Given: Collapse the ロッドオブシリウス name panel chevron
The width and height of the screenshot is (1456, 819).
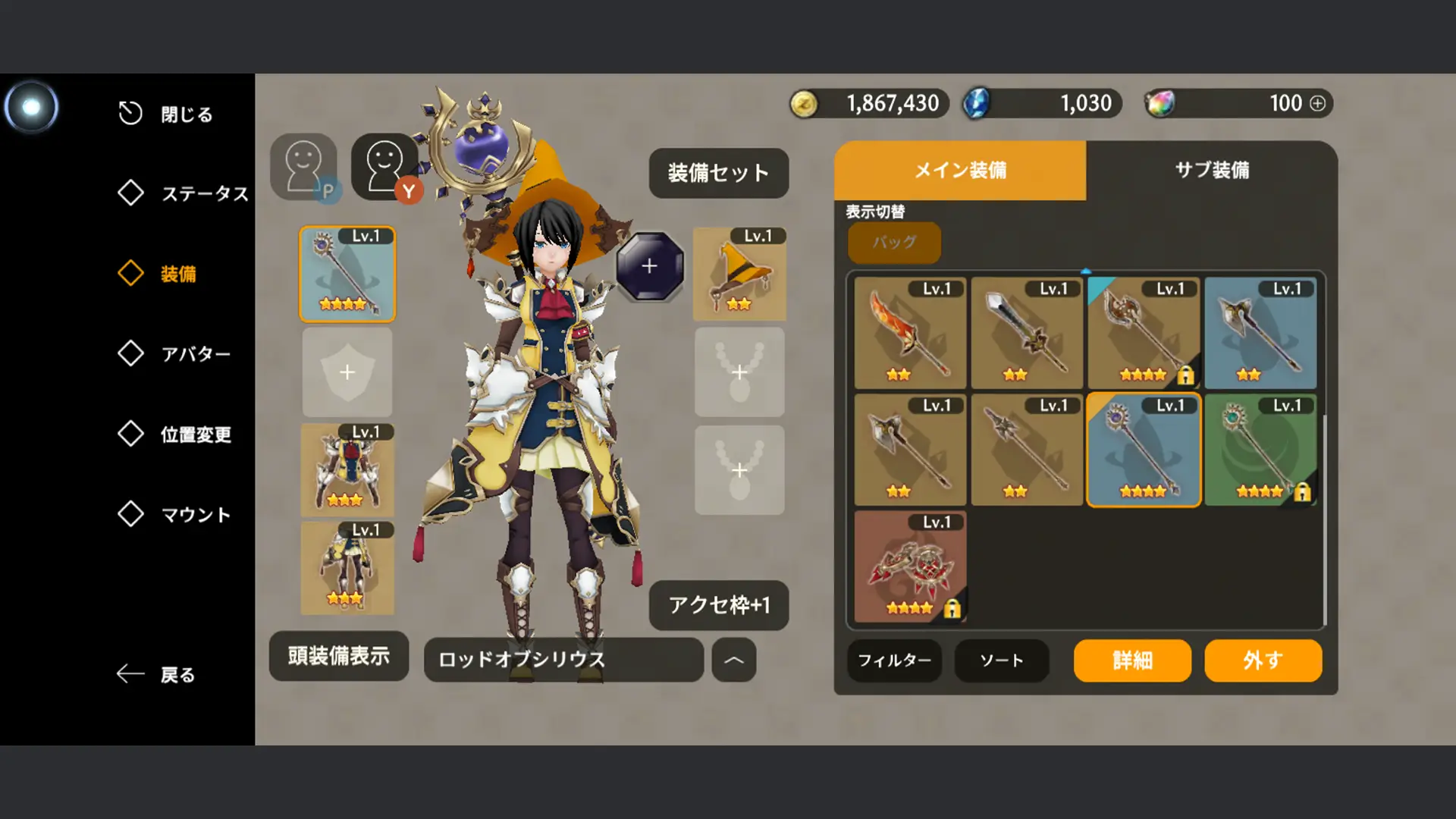Looking at the screenshot, I should (733, 661).
